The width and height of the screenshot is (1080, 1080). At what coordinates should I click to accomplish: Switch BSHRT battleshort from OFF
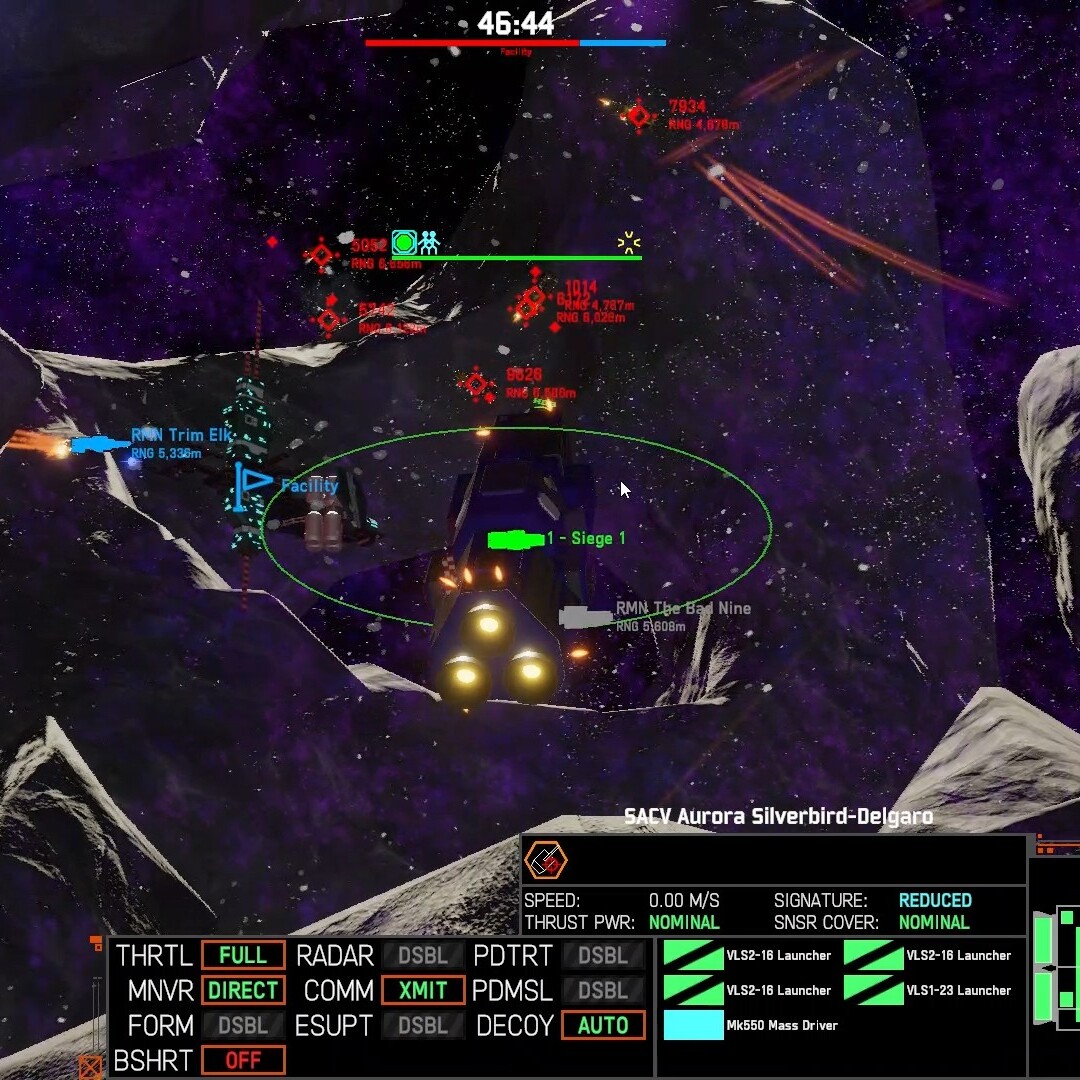click(x=243, y=1060)
